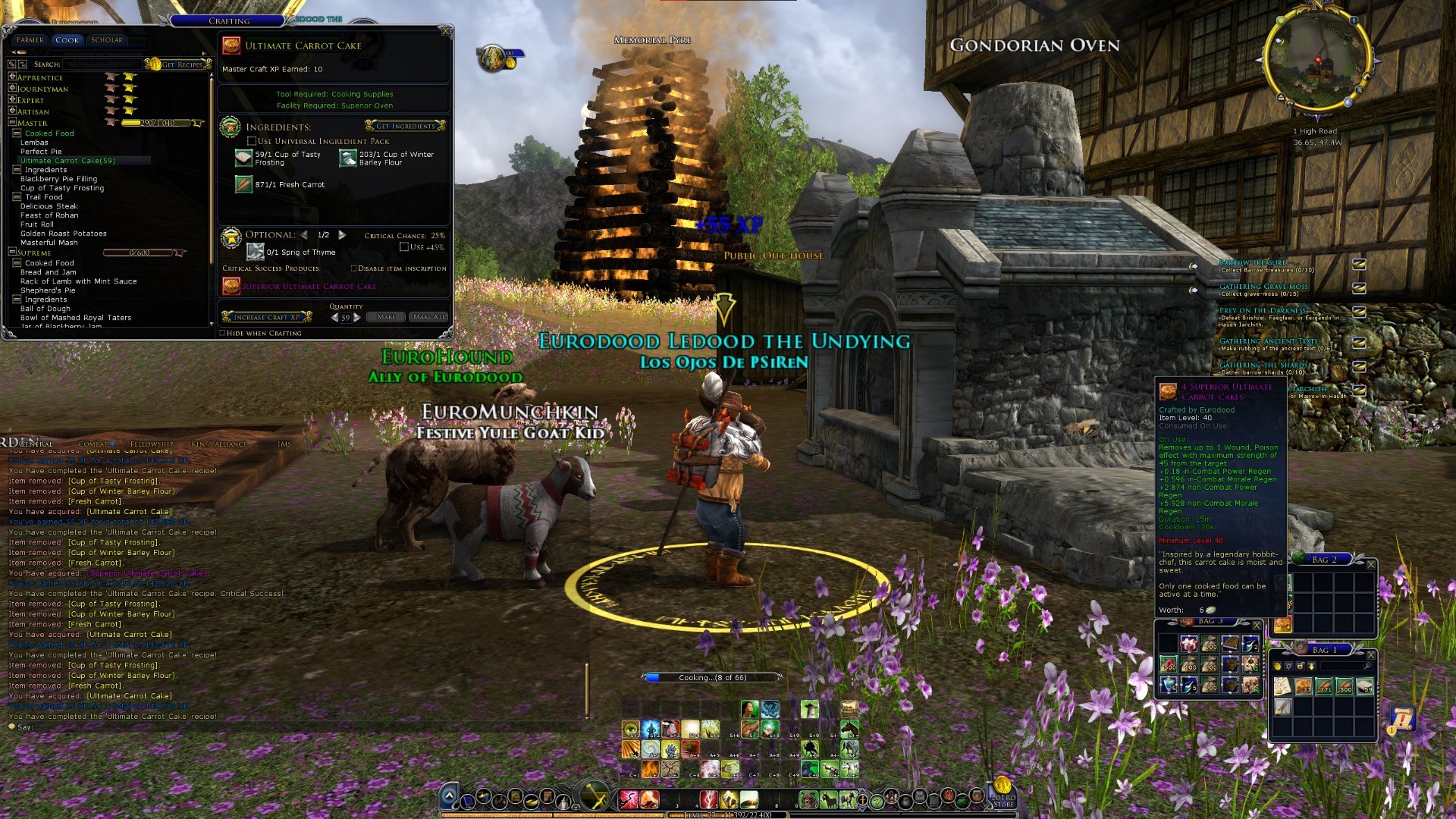Open the Scholar profession tab

click(106, 40)
